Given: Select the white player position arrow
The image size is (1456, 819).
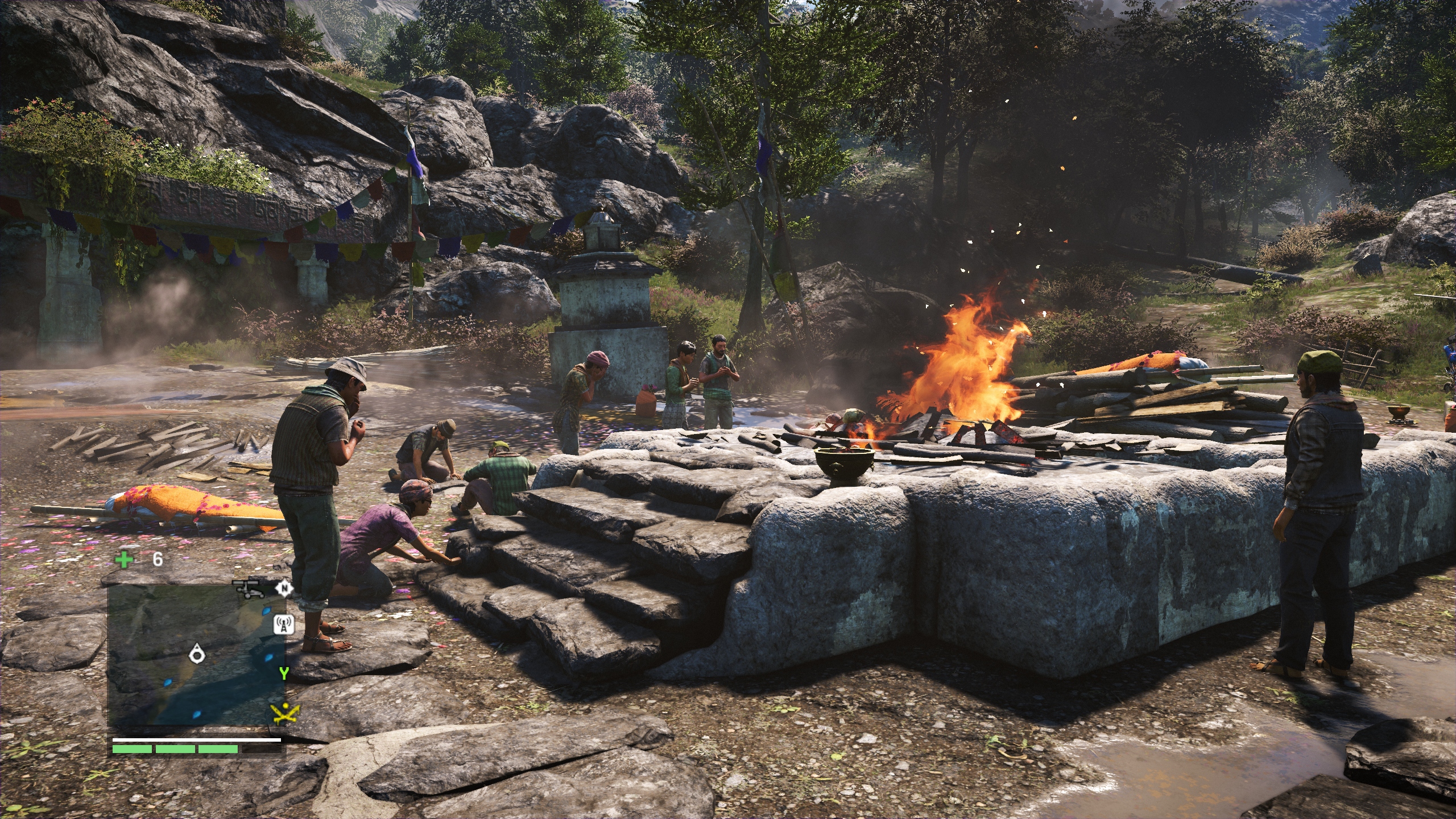Looking at the screenshot, I should (197, 653).
